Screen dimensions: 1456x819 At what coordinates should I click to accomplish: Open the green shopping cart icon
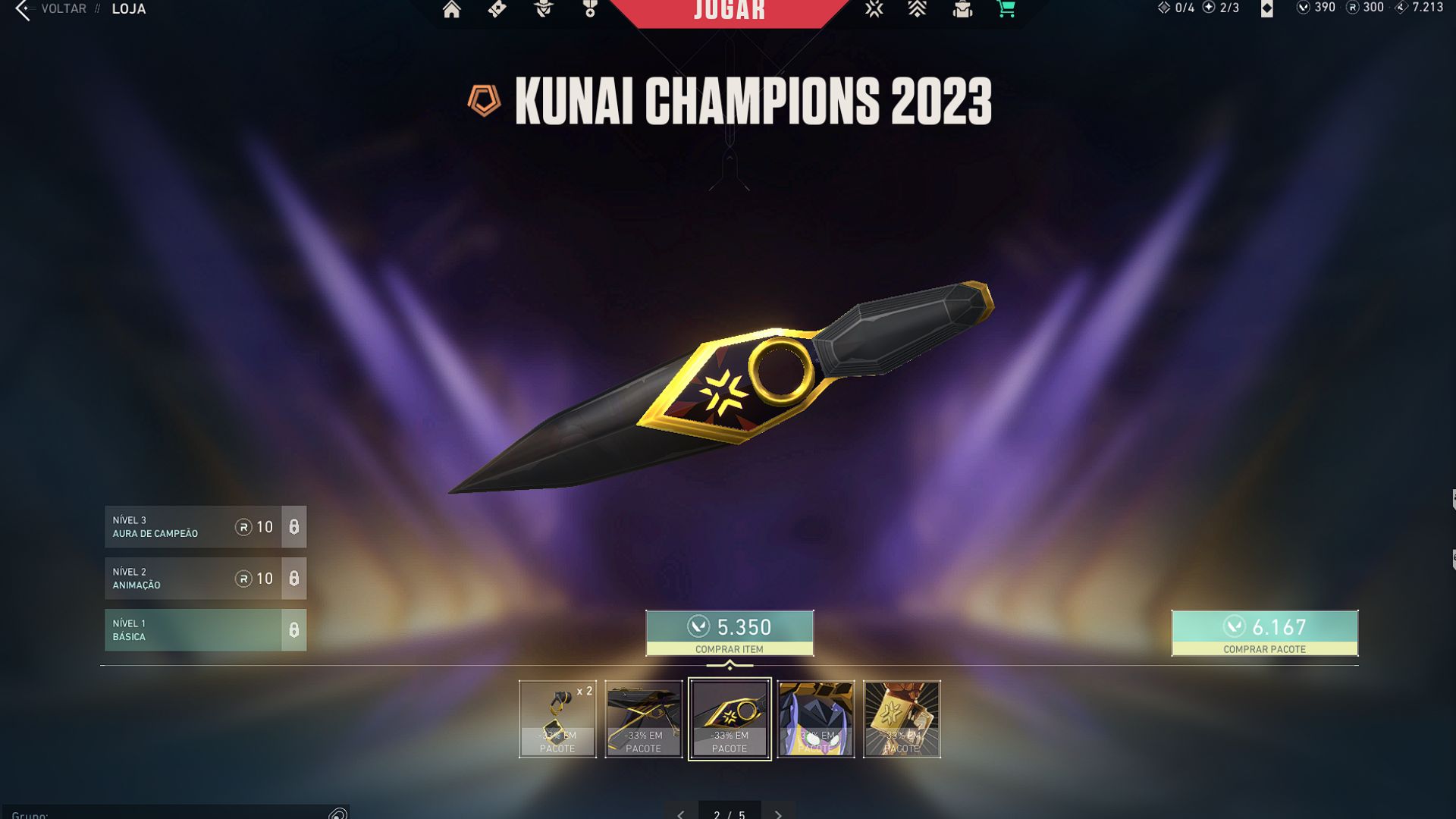click(x=1005, y=11)
